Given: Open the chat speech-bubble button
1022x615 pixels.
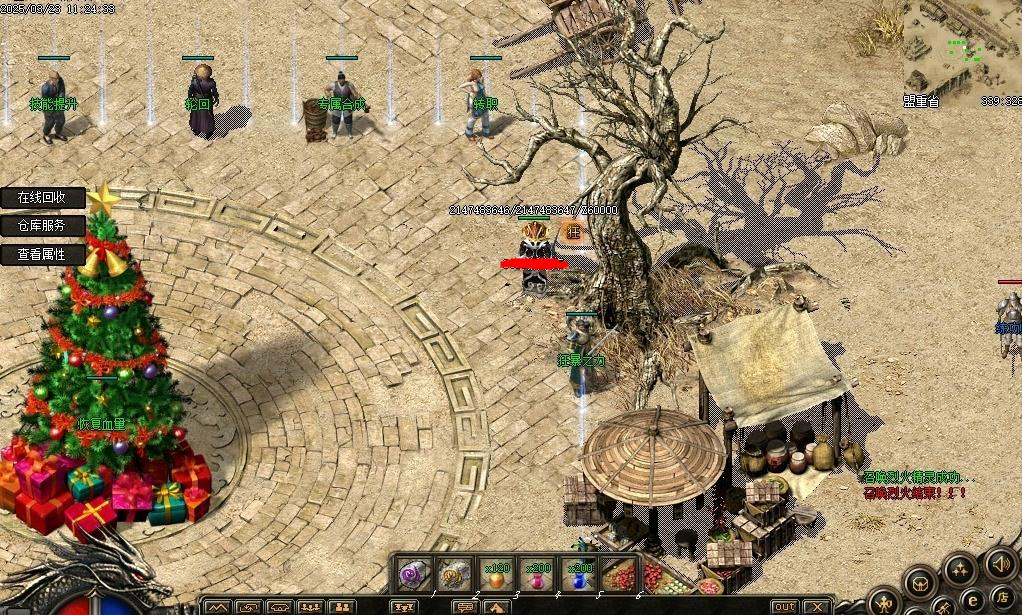Looking at the screenshot, I should (x=464, y=607).
